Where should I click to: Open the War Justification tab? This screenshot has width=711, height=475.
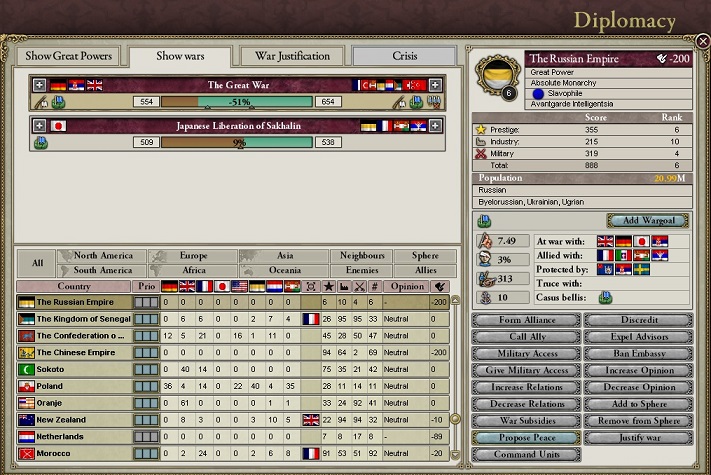click(x=286, y=56)
